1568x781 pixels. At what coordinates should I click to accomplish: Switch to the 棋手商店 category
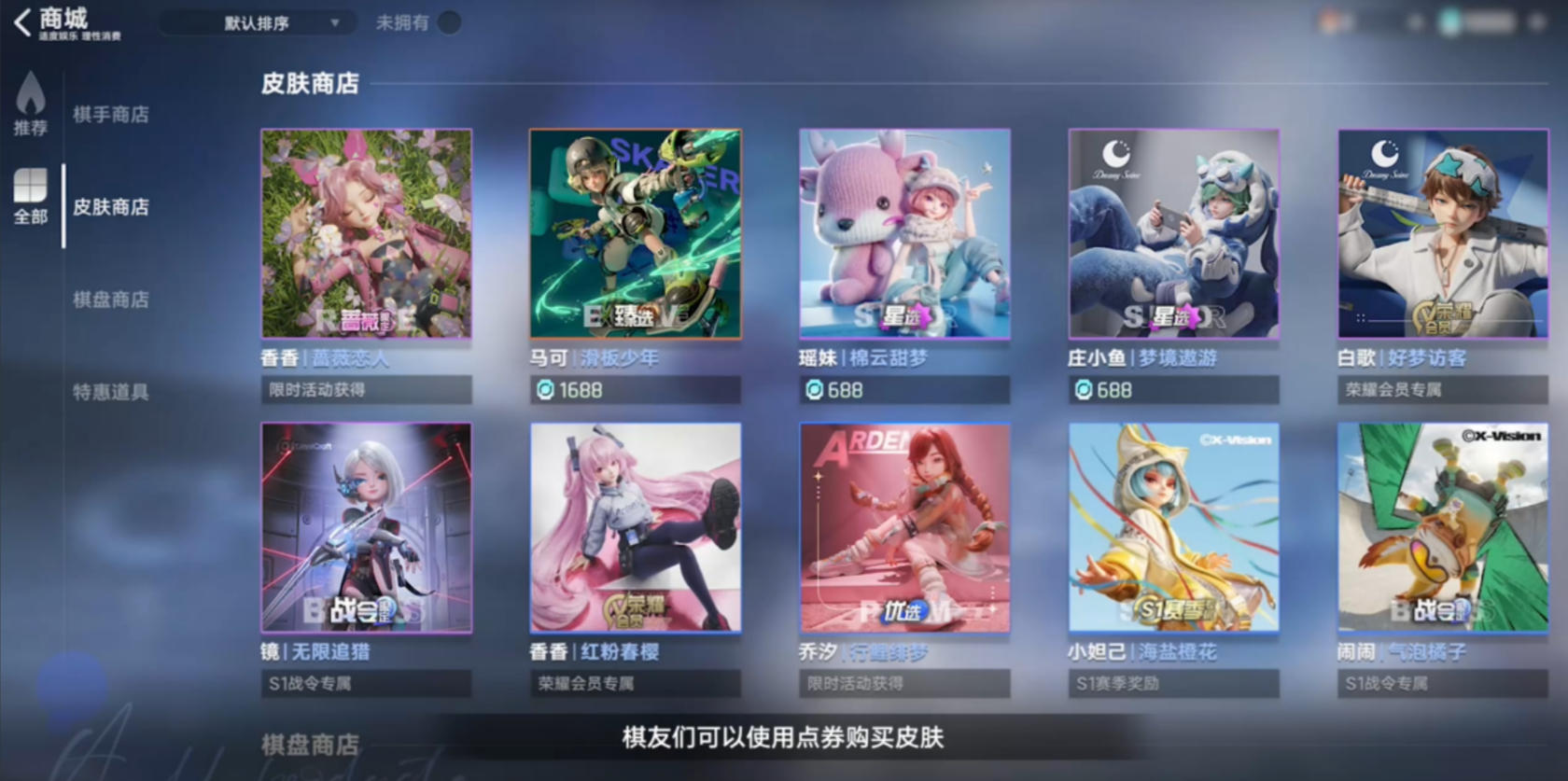click(x=112, y=115)
